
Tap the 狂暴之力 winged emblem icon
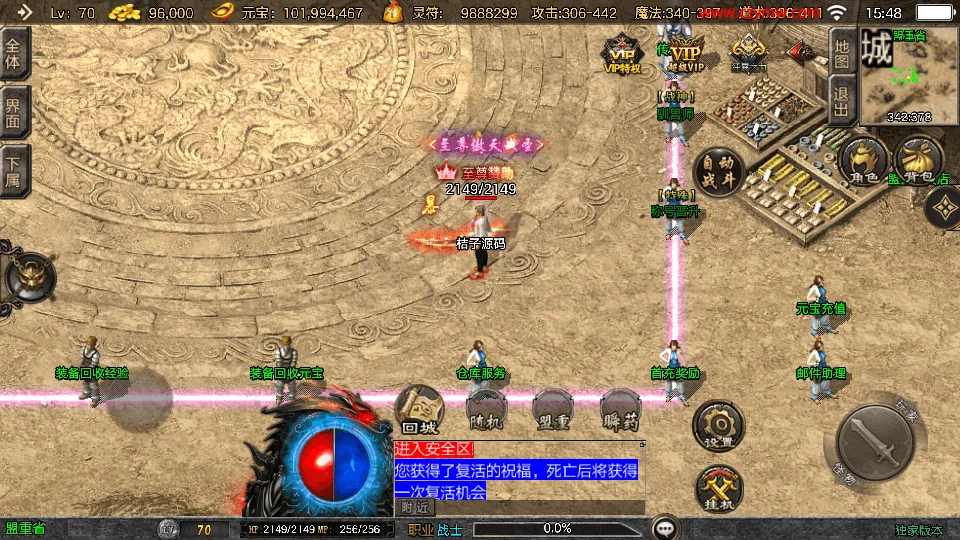748,52
